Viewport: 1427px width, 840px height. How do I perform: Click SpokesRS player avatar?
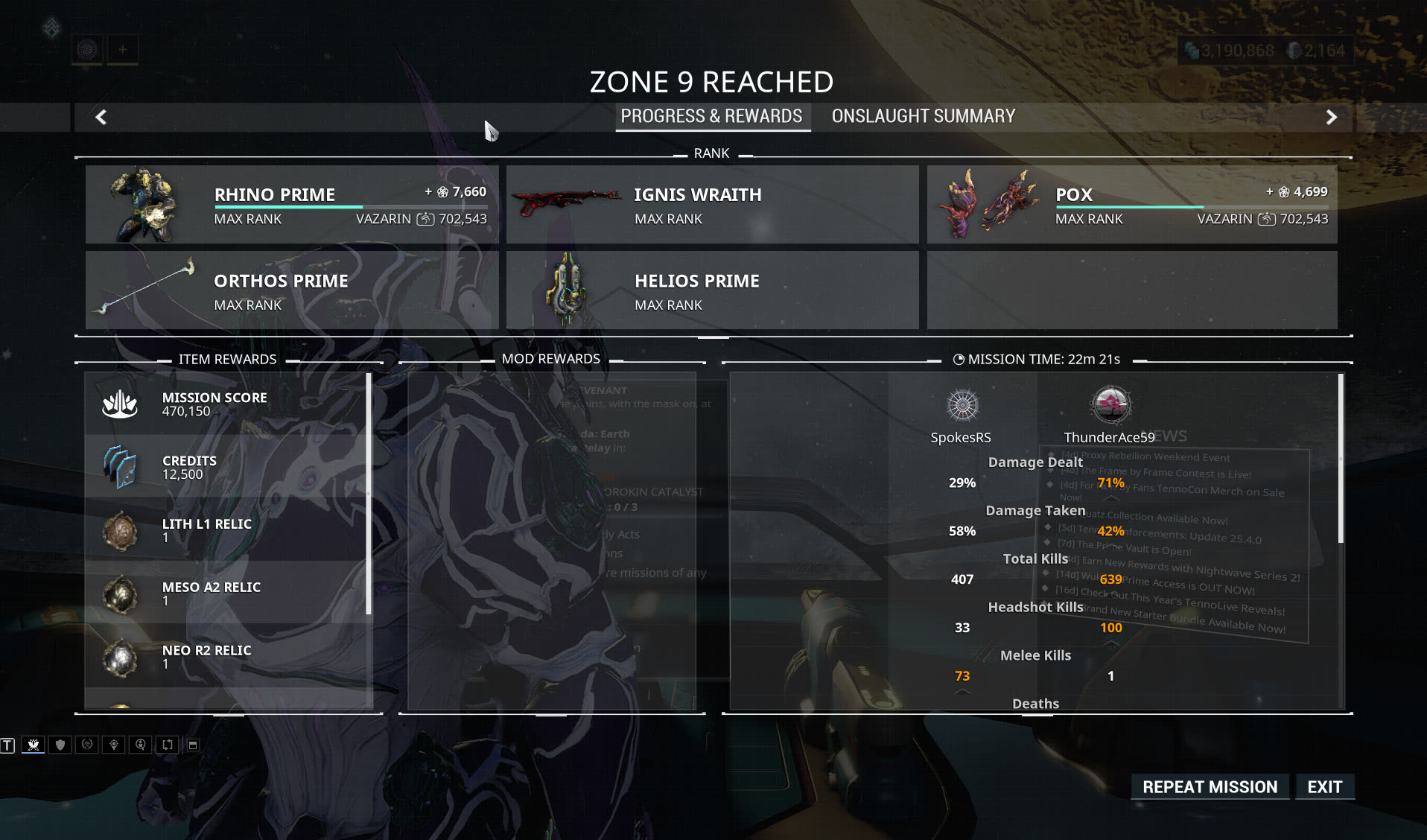962,406
